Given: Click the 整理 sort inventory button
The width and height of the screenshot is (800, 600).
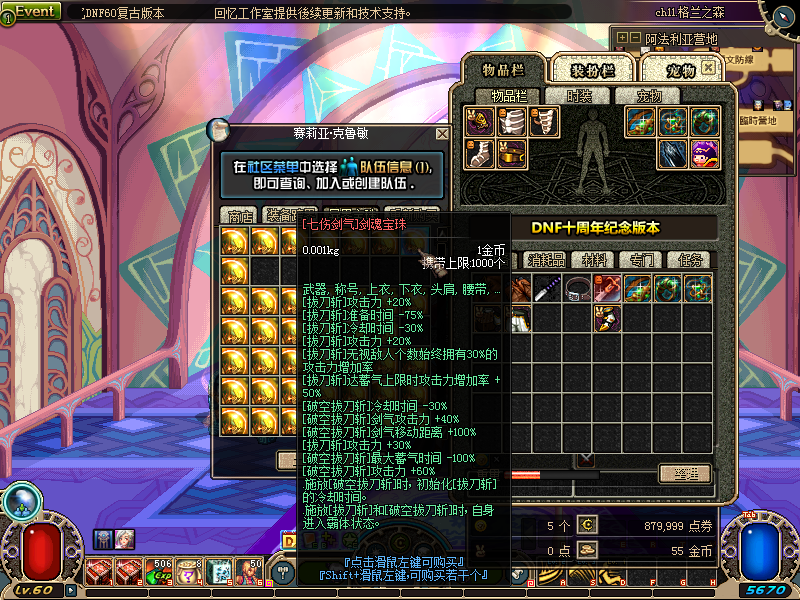Looking at the screenshot, I should pos(685,473).
